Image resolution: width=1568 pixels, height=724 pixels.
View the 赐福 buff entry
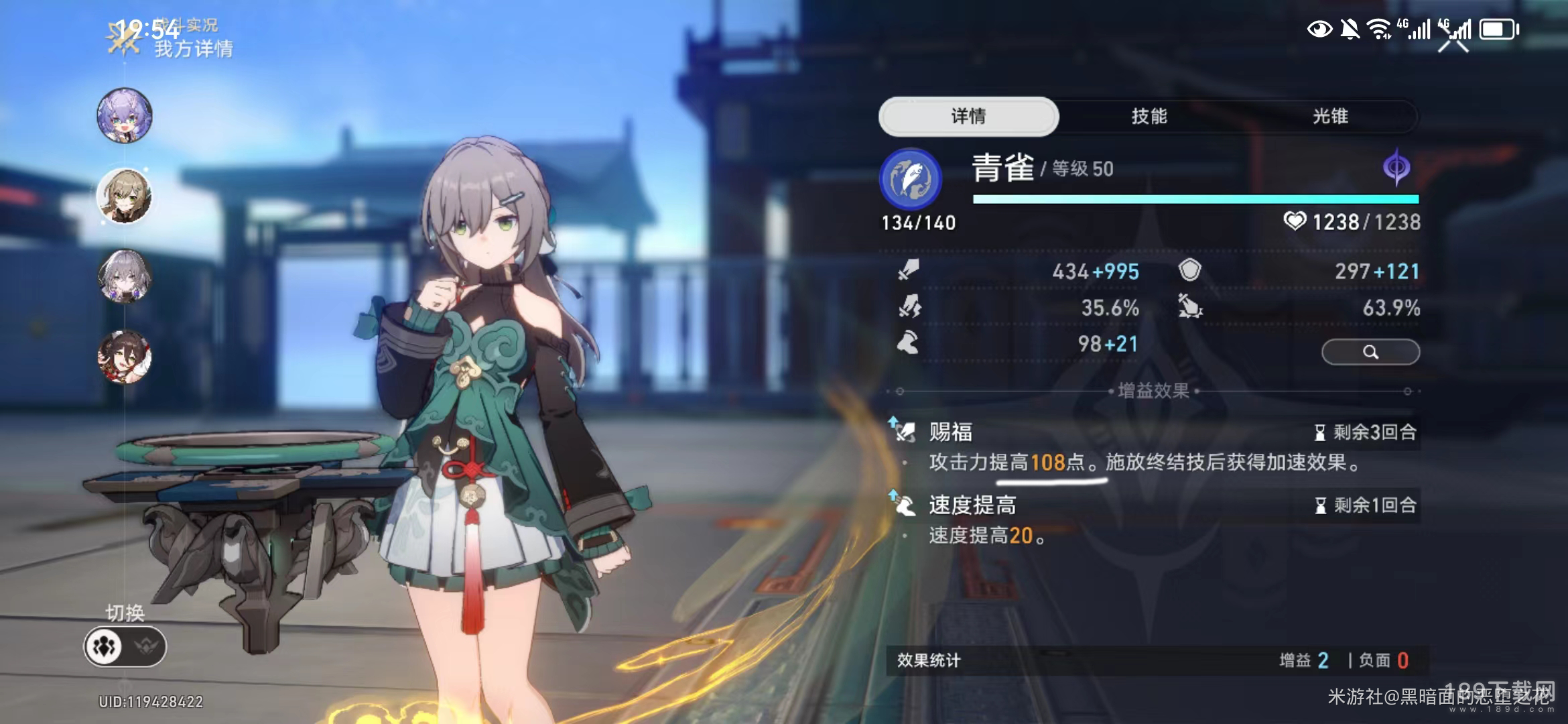(1153, 447)
